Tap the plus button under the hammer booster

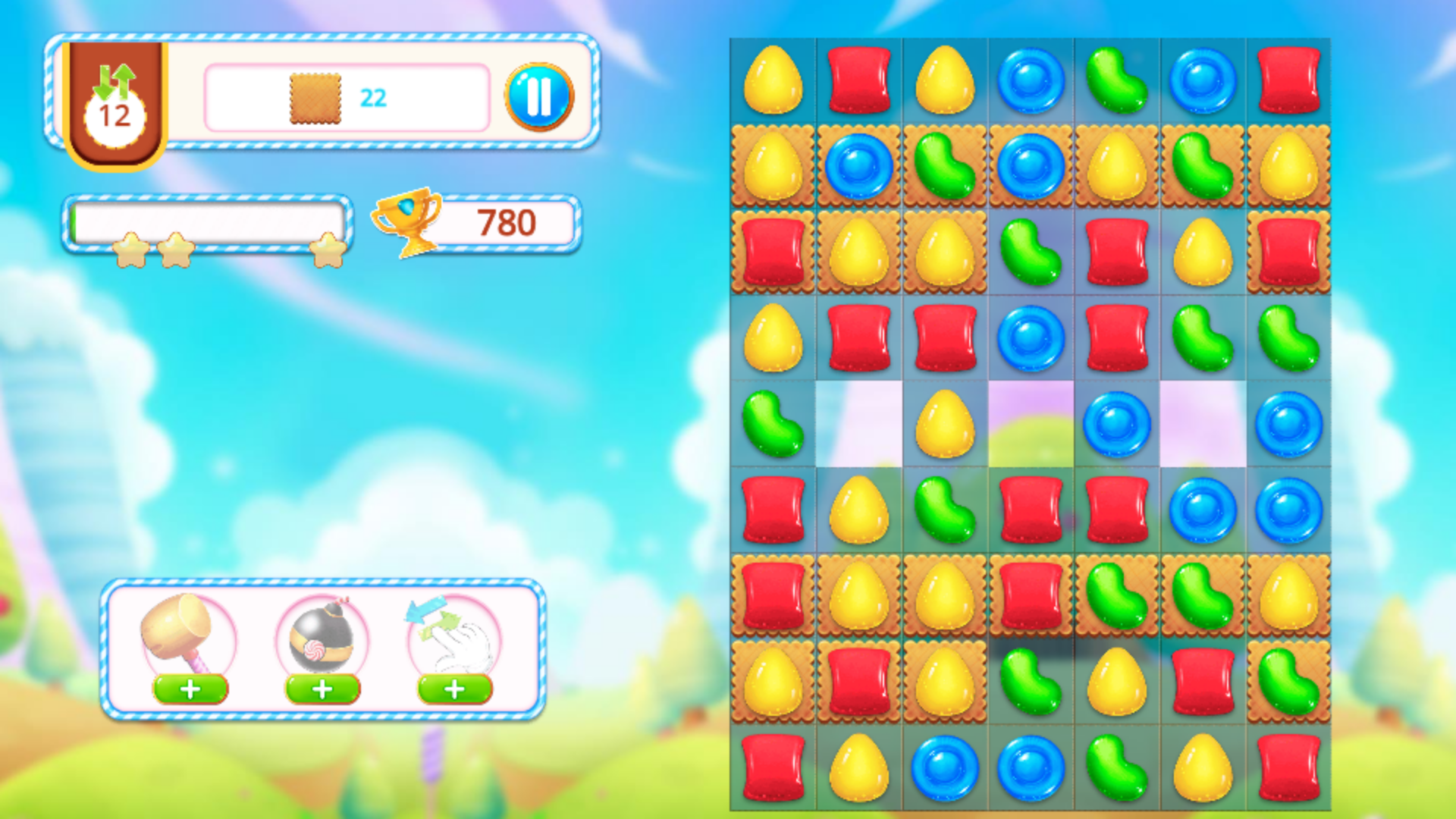[189, 690]
